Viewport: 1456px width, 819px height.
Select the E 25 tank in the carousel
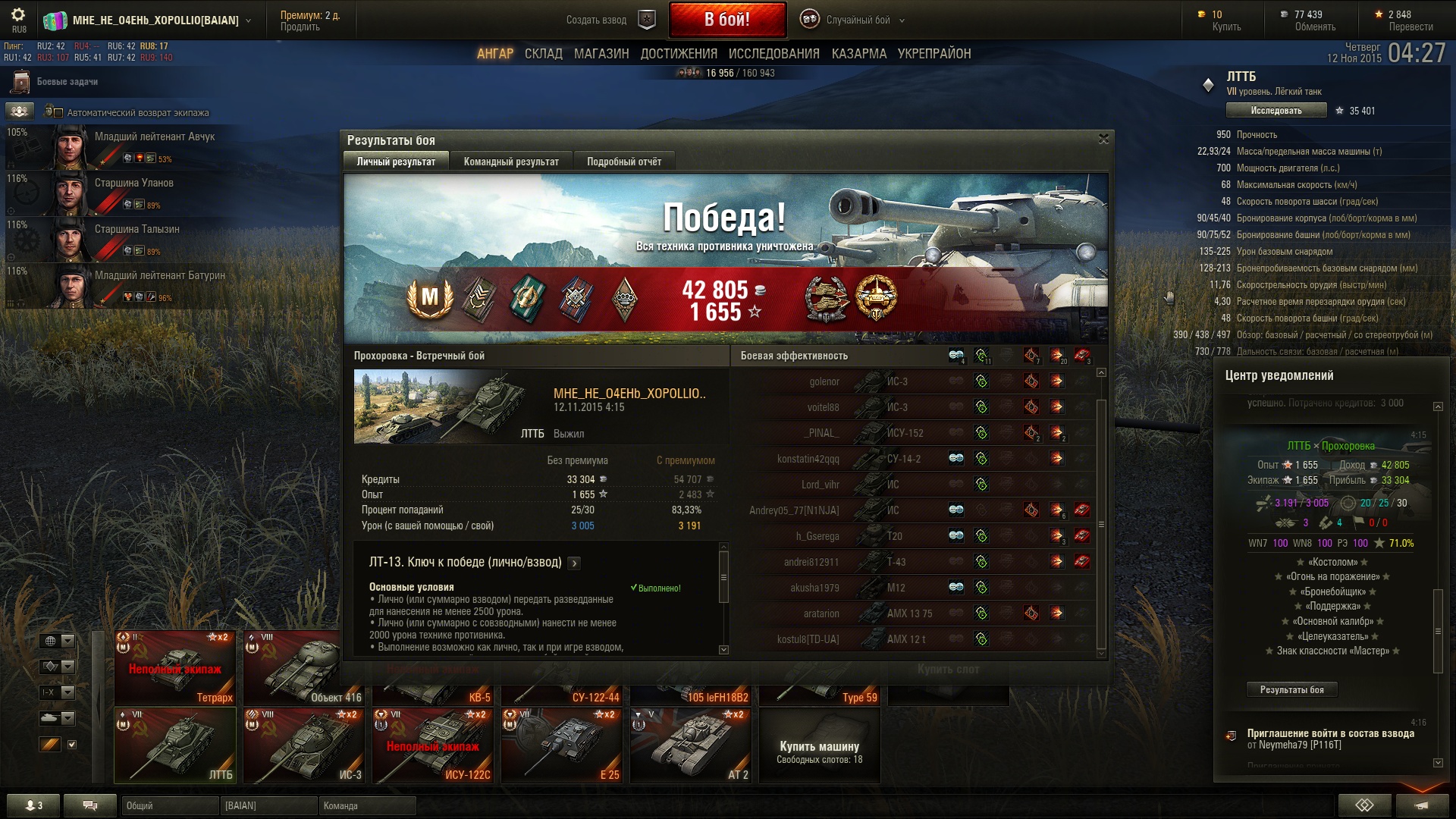(561, 745)
